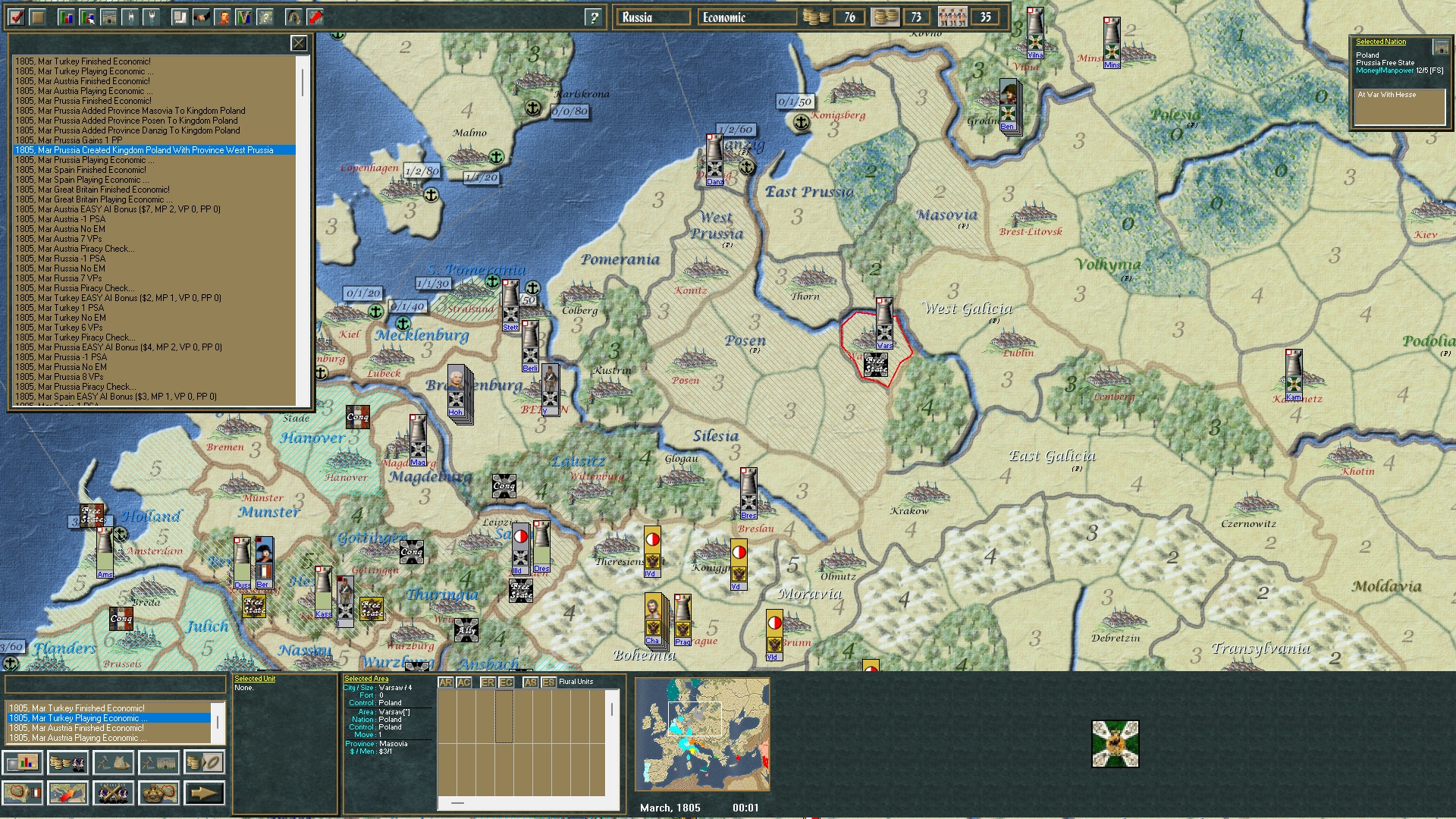Select the crossed-cannons disband troops icon
The image size is (1456, 819).
114,792
